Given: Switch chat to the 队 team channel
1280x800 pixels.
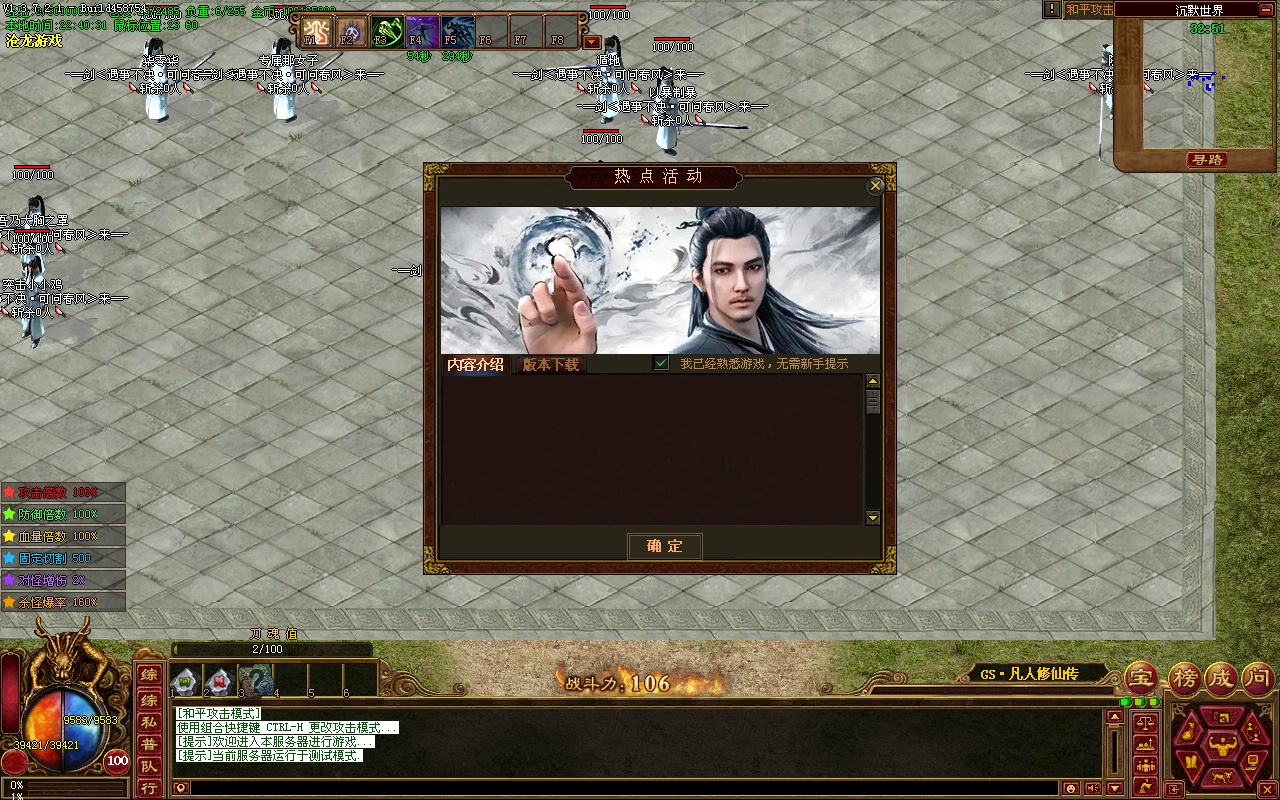Looking at the screenshot, I should point(148,766).
